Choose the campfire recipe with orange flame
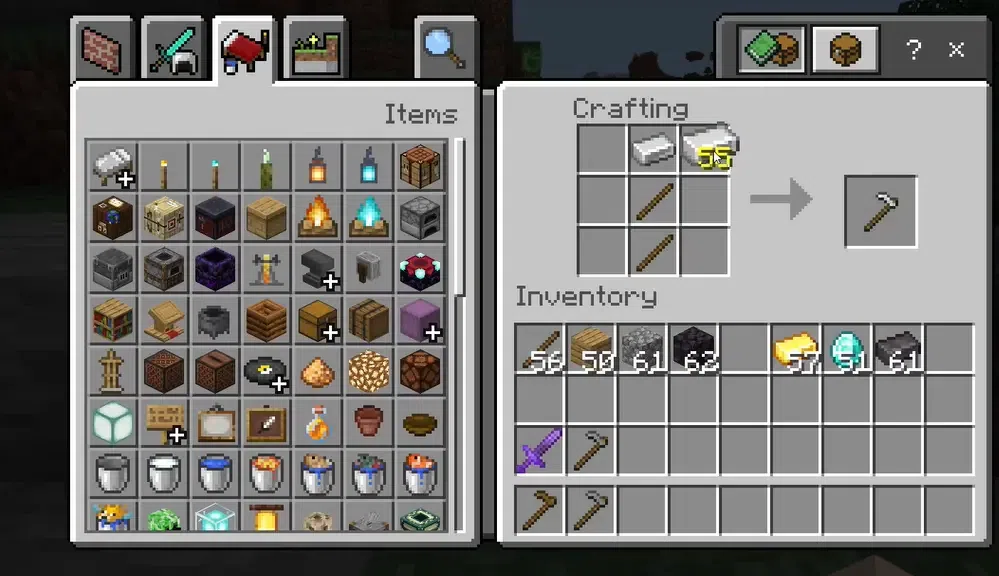Image resolution: width=999 pixels, height=576 pixels. click(317, 216)
